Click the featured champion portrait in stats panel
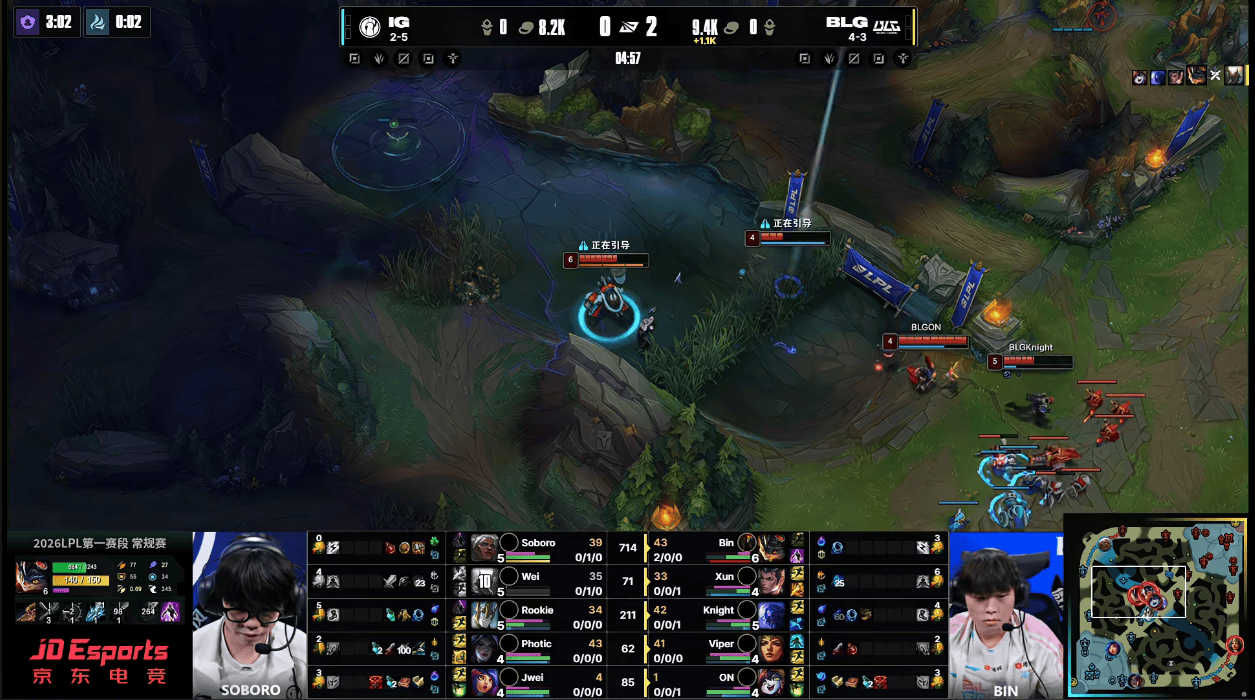Viewport: 1255px width, 700px height. (x=34, y=578)
